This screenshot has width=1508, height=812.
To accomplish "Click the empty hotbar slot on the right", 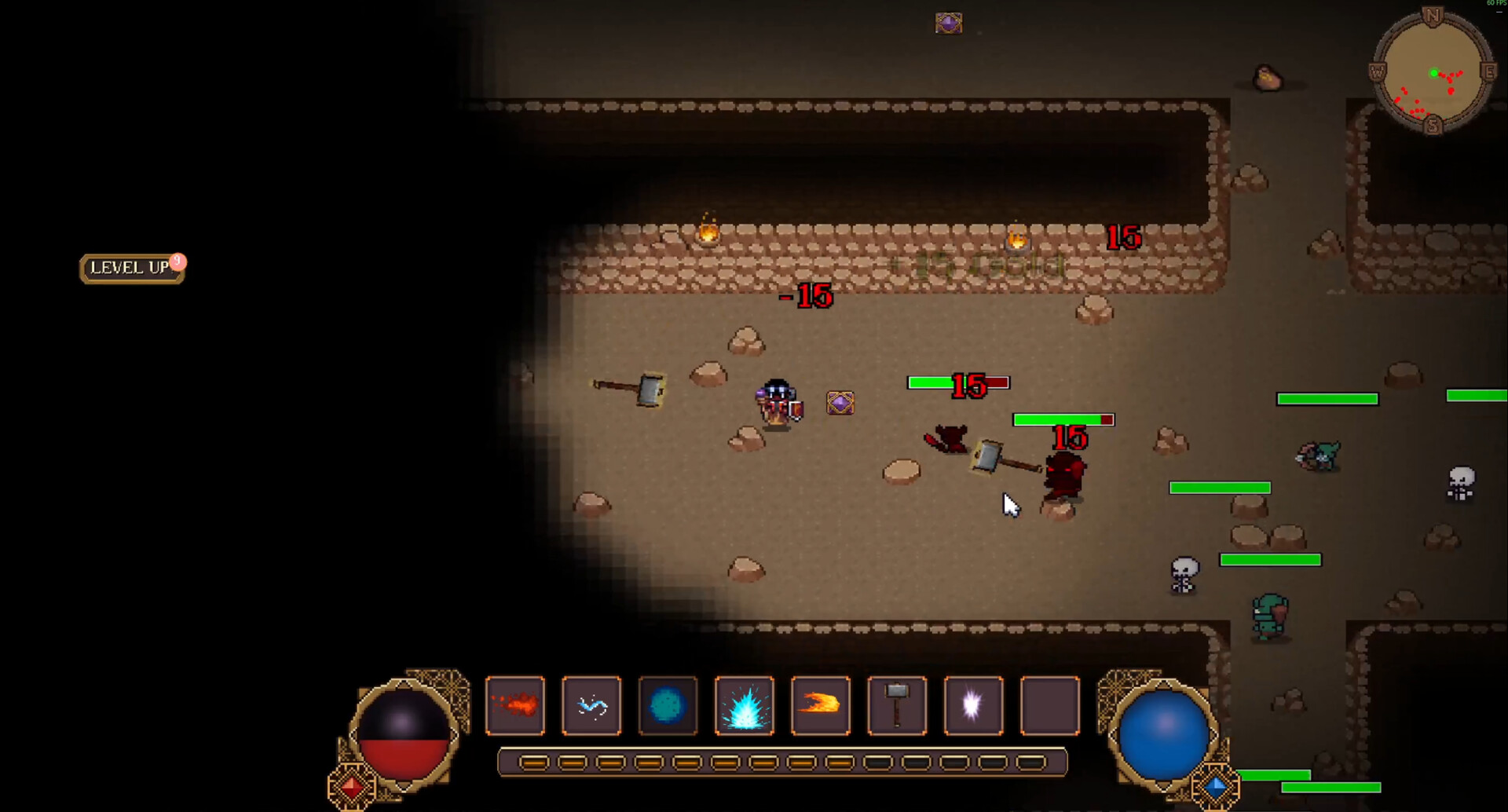I will click(1049, 705).
